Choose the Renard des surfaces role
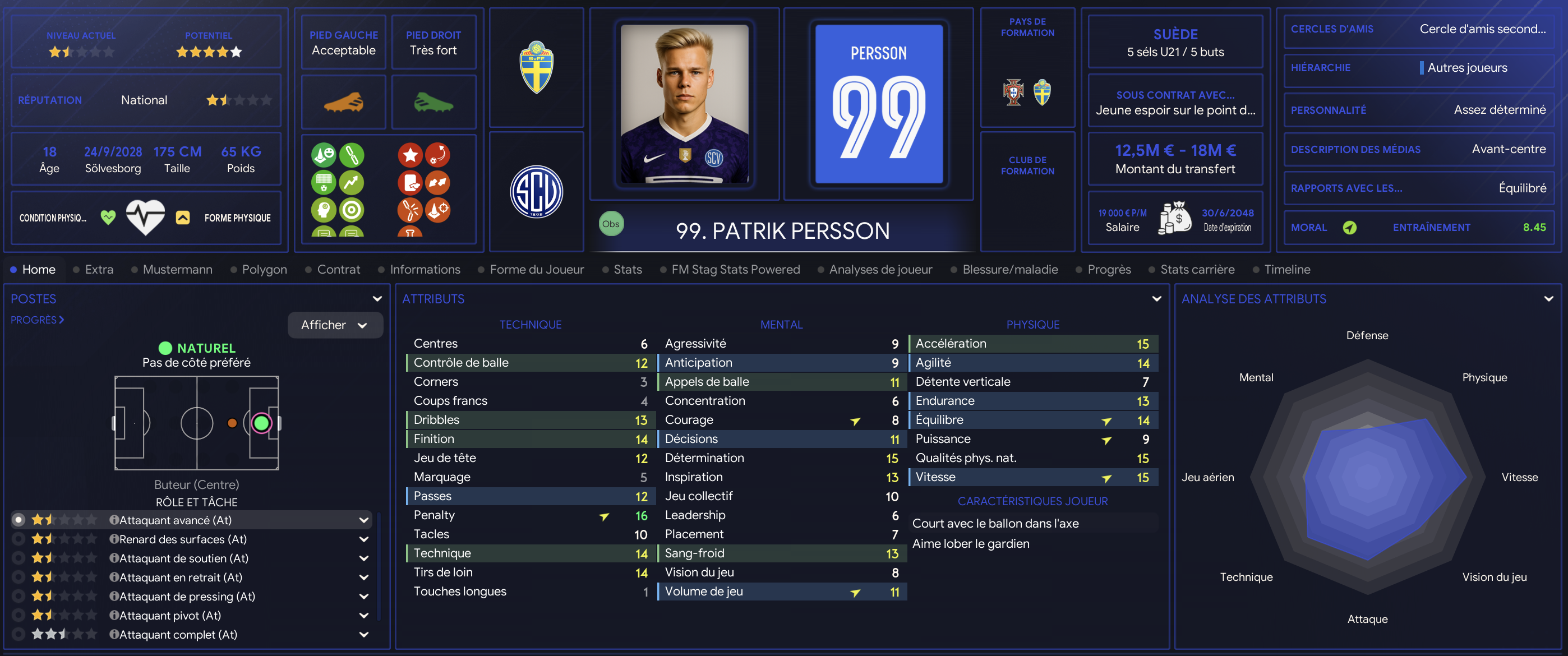This screenshot has width=1568, height=656. [x=183, y=539]
